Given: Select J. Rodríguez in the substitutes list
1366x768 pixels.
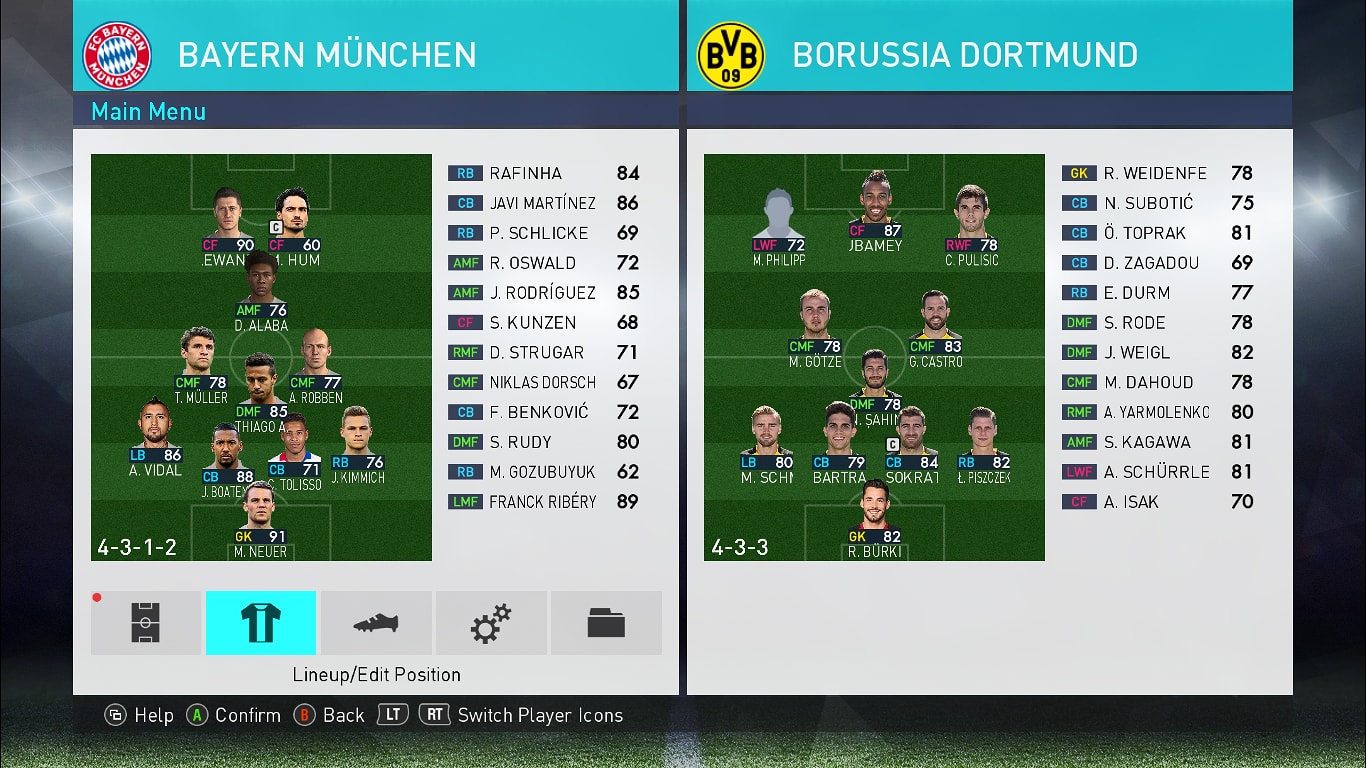Looking at the screenshot, I should click(x=543, y=293).
